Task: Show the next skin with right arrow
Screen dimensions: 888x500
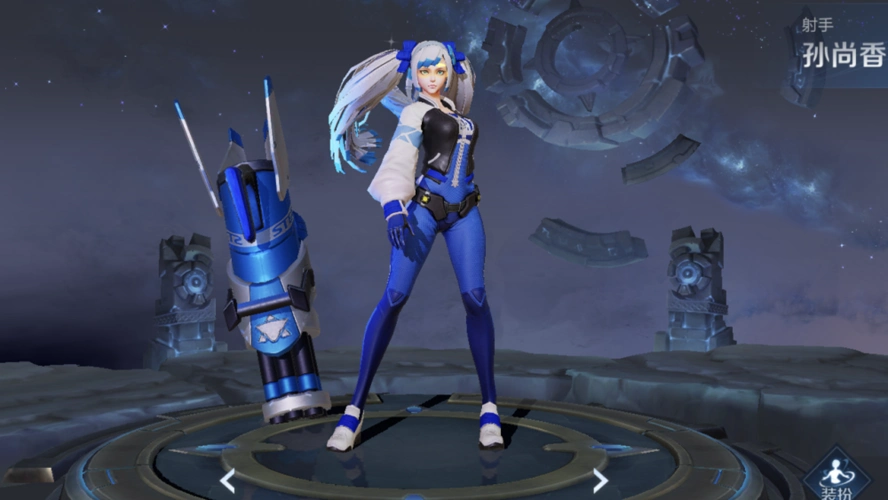Action: [x=600, y=481]
